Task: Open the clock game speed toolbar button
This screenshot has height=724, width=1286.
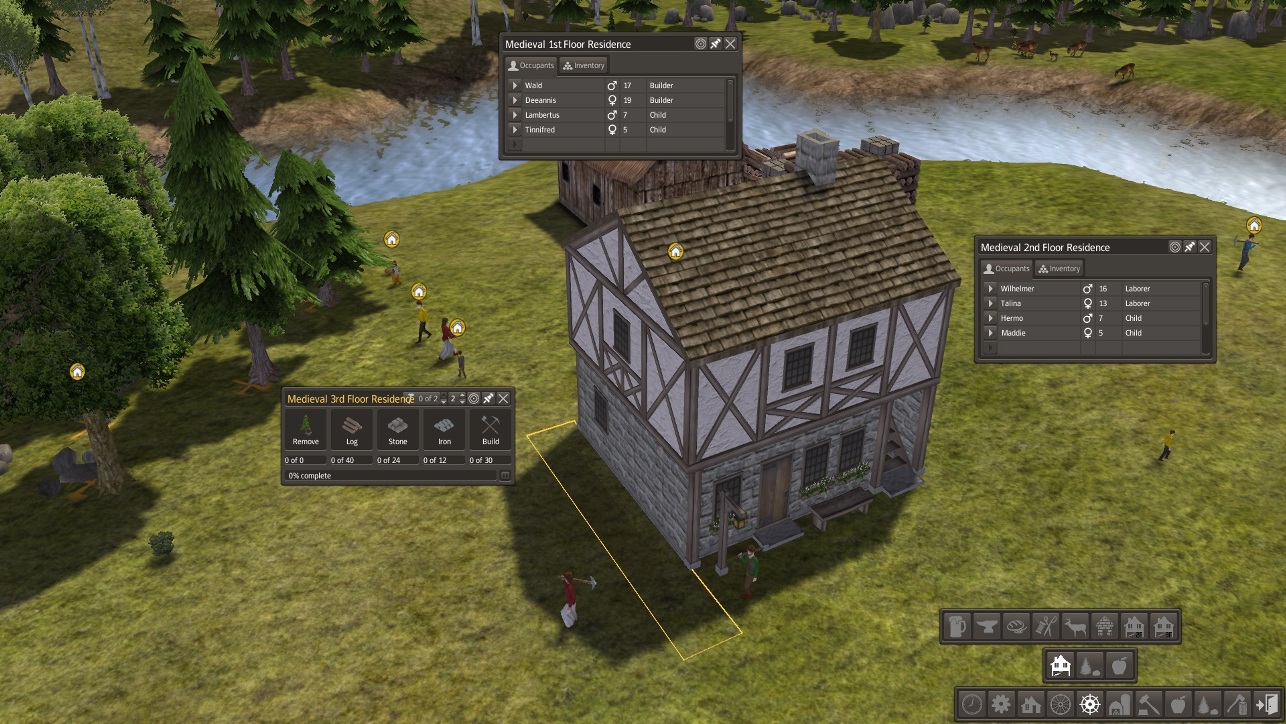Action: point(972,704)
